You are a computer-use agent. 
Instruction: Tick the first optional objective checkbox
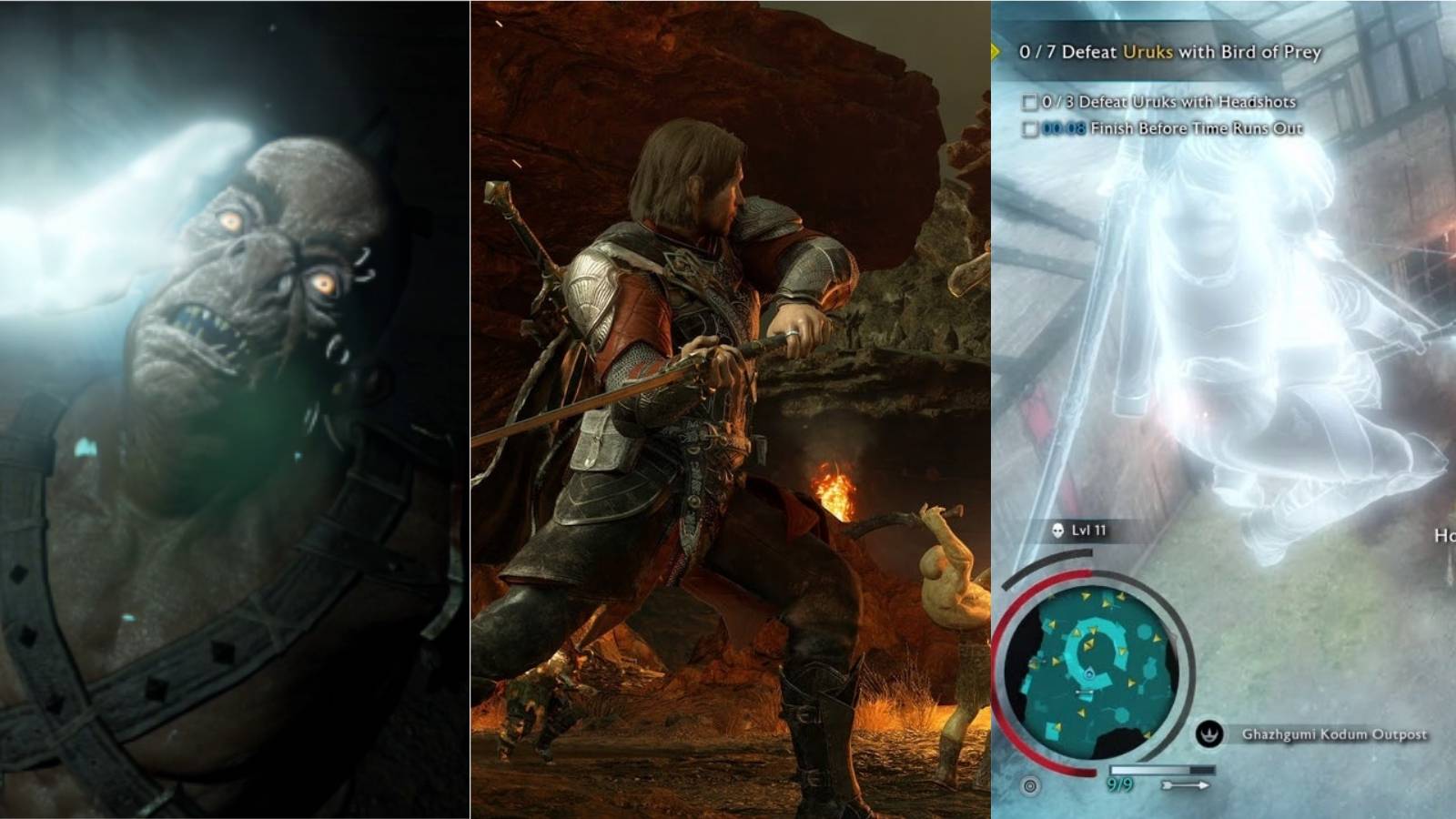[1029, 102]
